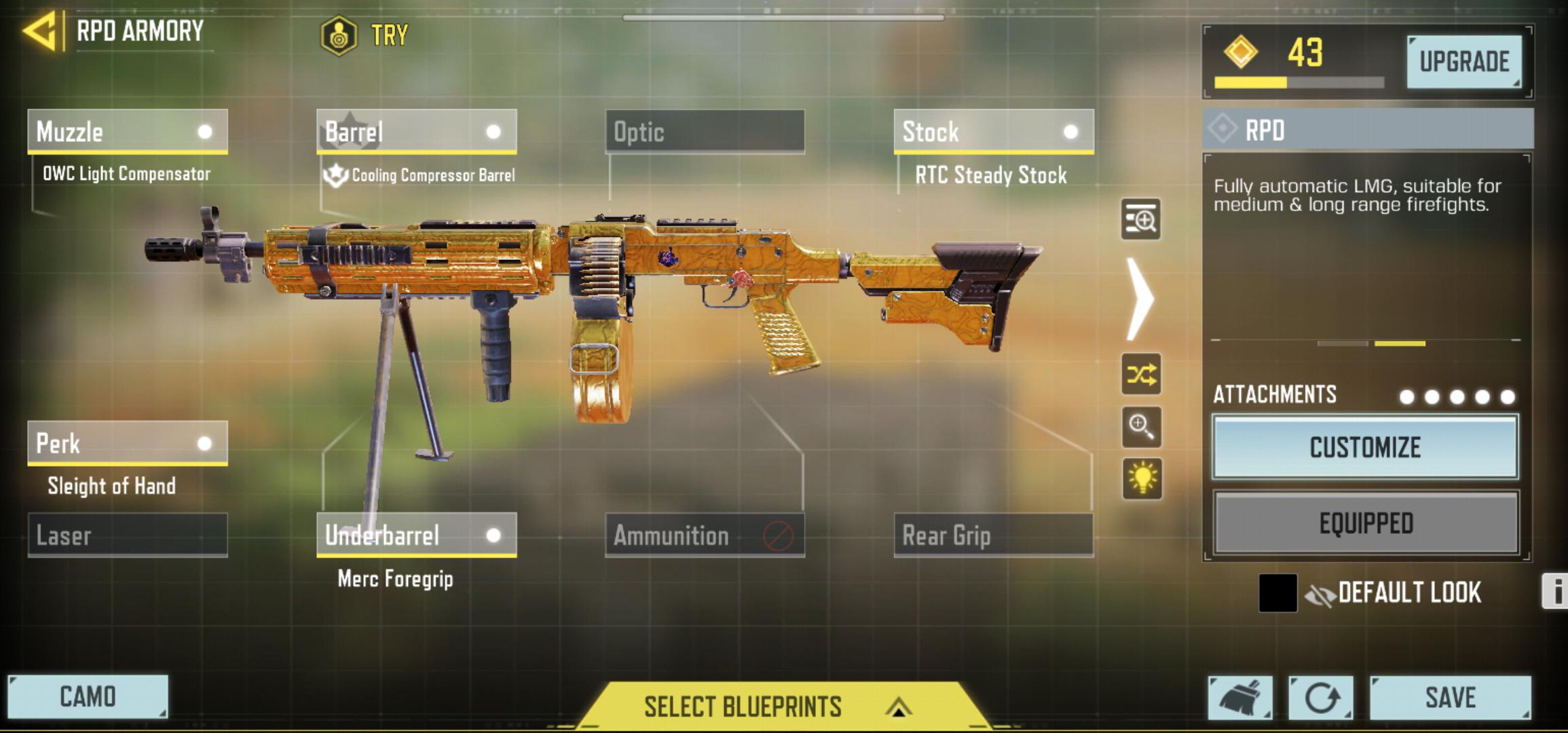
Task: Click the back arrow to exit RPD Armory
Action: tap(42, 30)
